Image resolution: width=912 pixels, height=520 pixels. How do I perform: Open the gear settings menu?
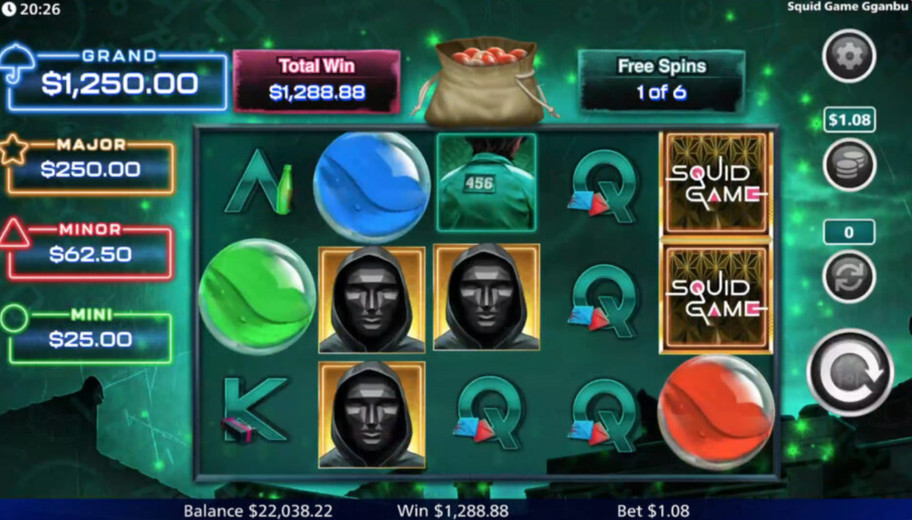click(x=848, y=56)
